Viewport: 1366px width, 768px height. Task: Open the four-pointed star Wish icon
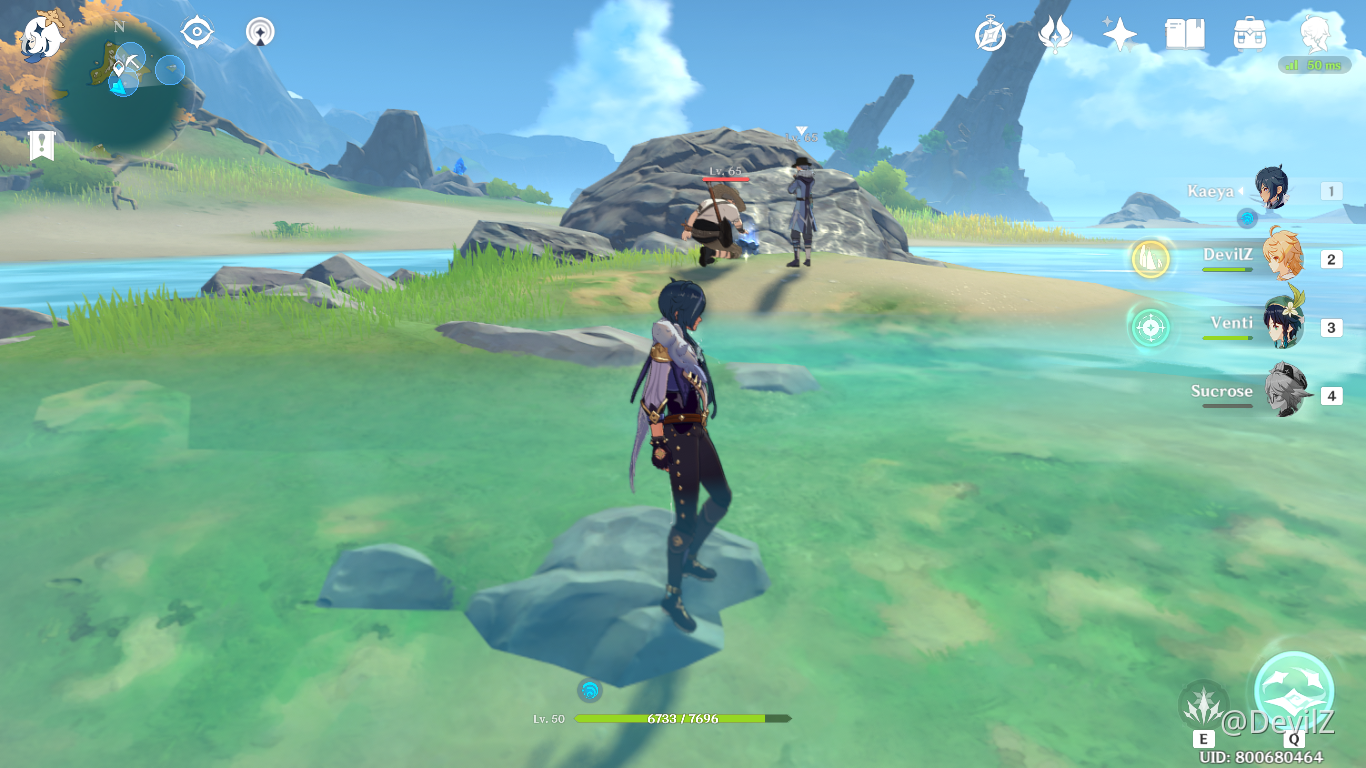point(1119,34)
